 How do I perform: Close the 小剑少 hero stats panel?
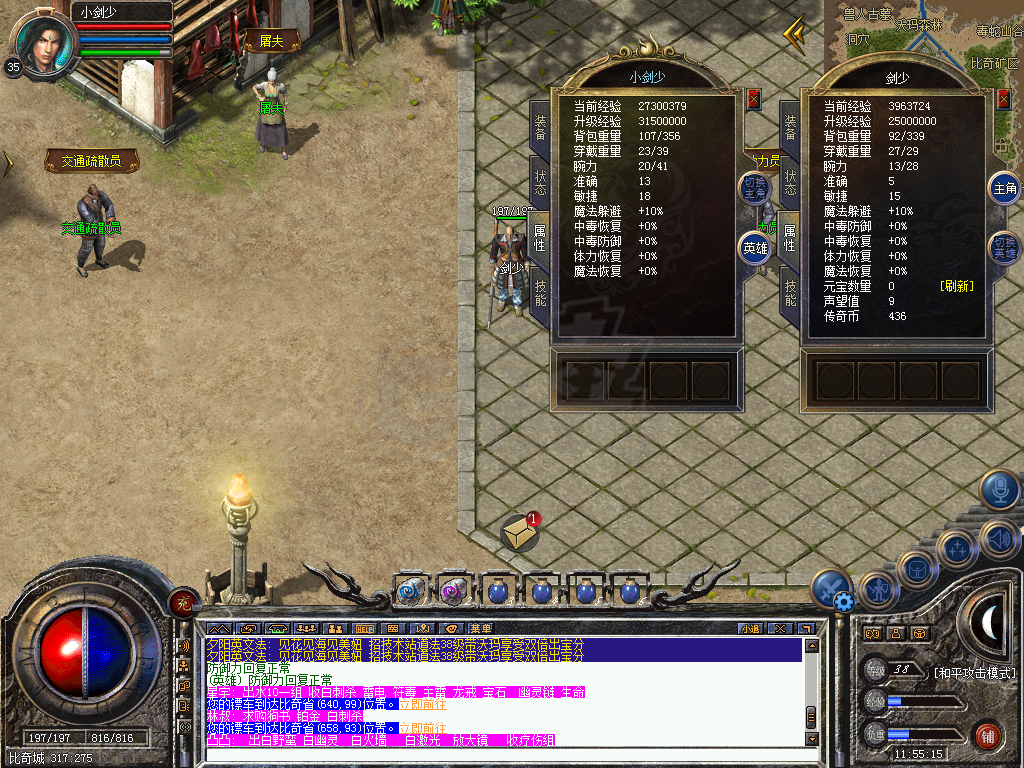click(754, 98)
